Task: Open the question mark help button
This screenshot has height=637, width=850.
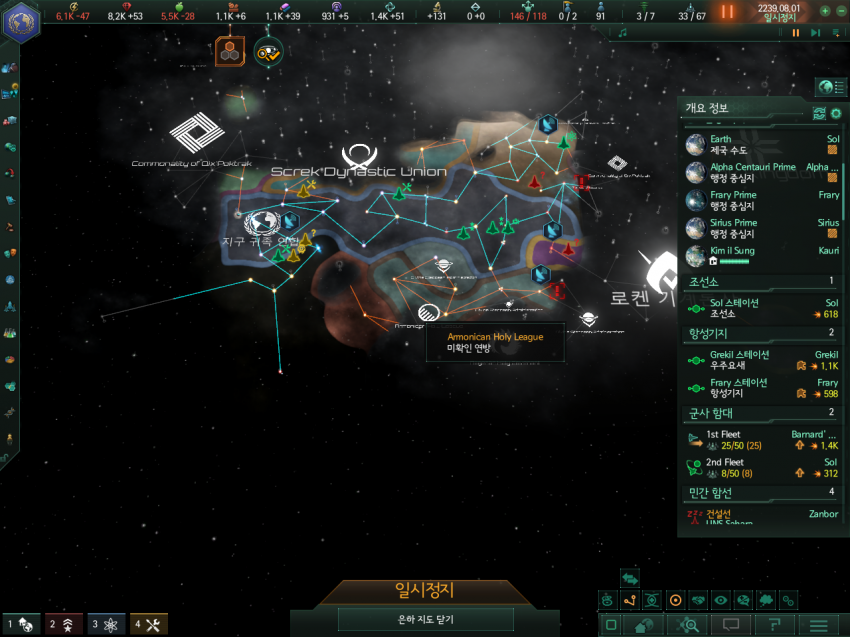Action: coord(771,625)
